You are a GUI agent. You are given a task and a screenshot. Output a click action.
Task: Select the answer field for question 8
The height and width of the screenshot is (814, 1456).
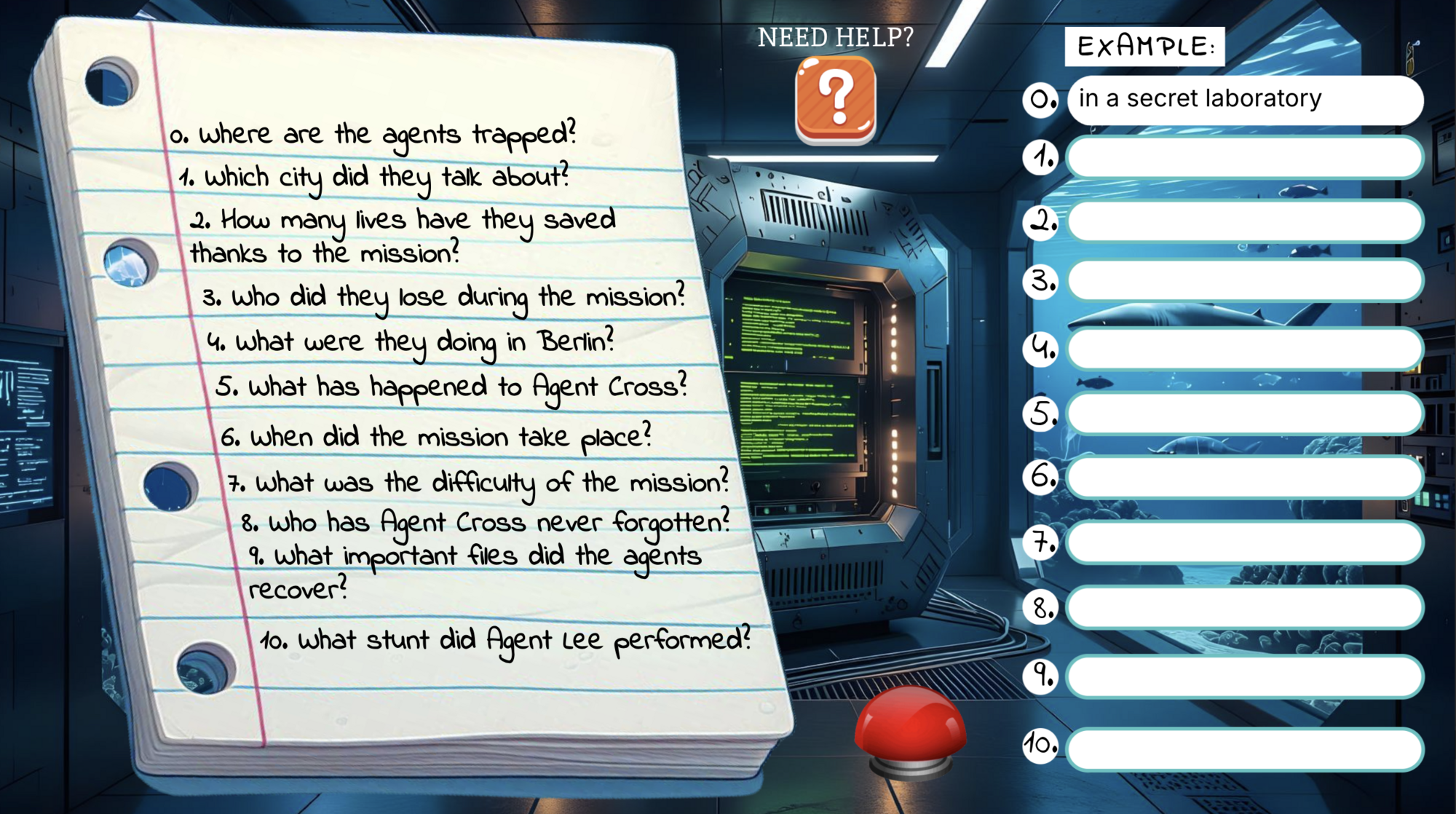pyautogui.click(x=1244, y=607)
